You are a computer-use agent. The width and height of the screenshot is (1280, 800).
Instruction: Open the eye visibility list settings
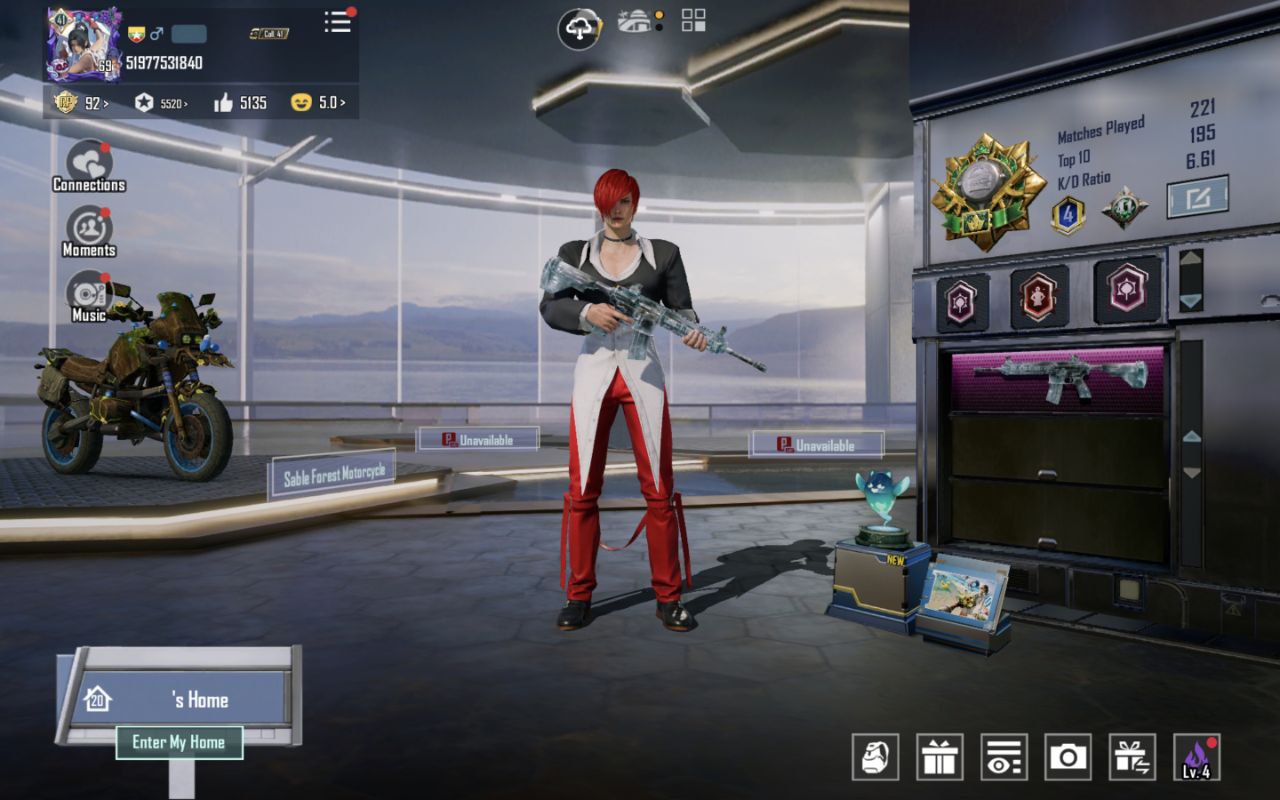tap(1004, 757)
